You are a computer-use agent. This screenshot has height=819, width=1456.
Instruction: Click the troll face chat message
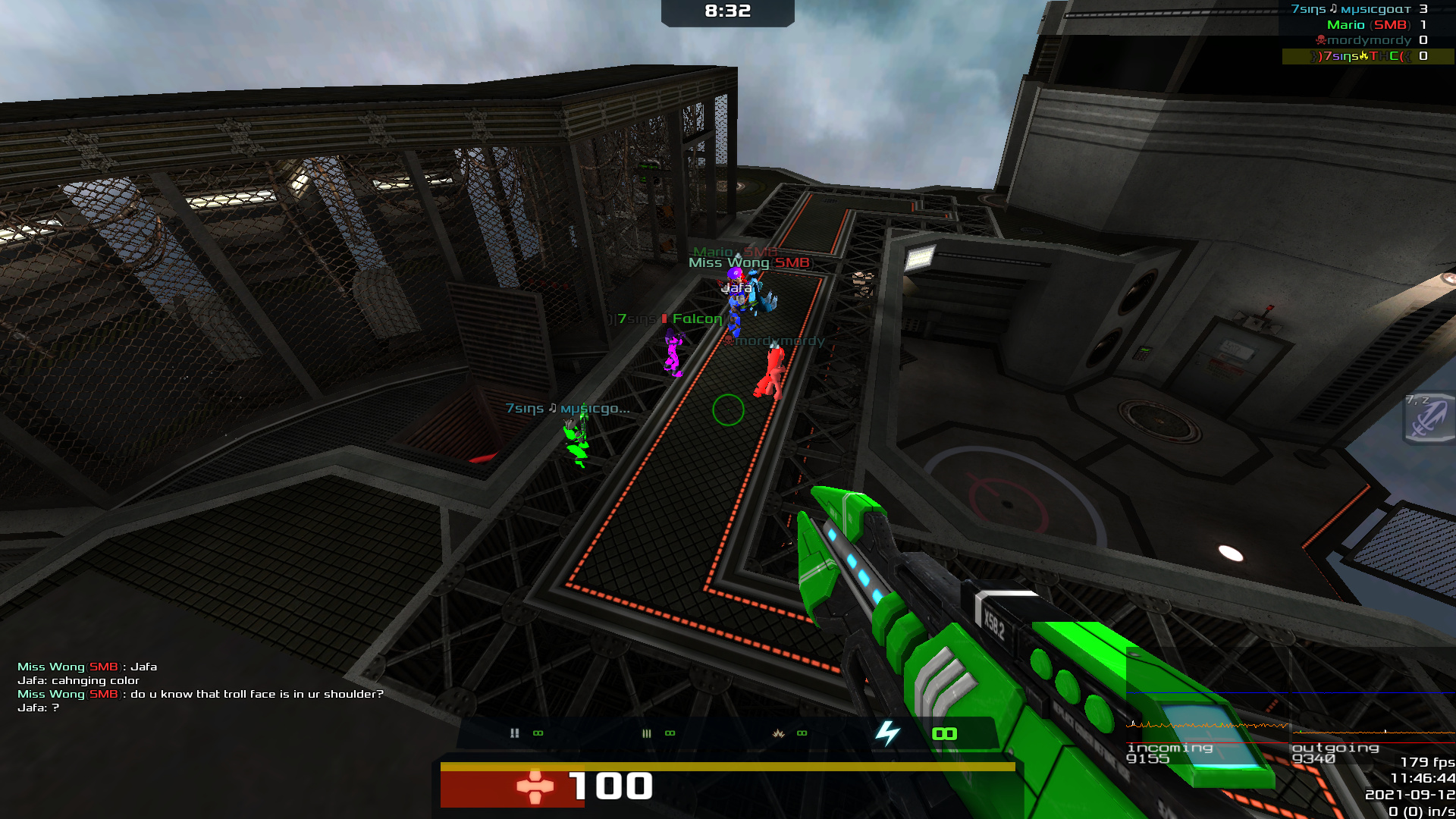[200, 694]
